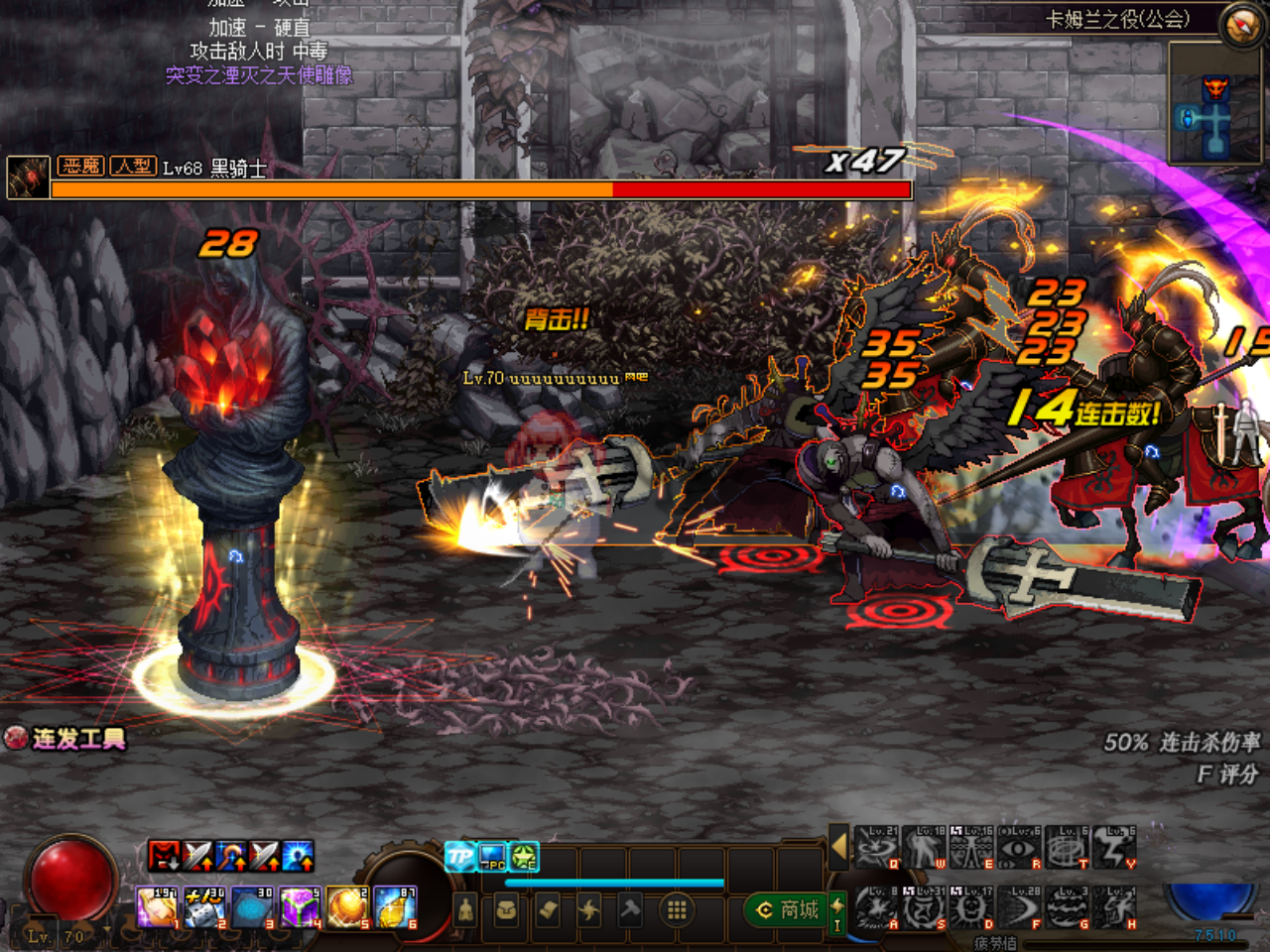The image size is (1270, 952).
Task: Open the grid-shaped full menu icon
Action: coord(676,907)
